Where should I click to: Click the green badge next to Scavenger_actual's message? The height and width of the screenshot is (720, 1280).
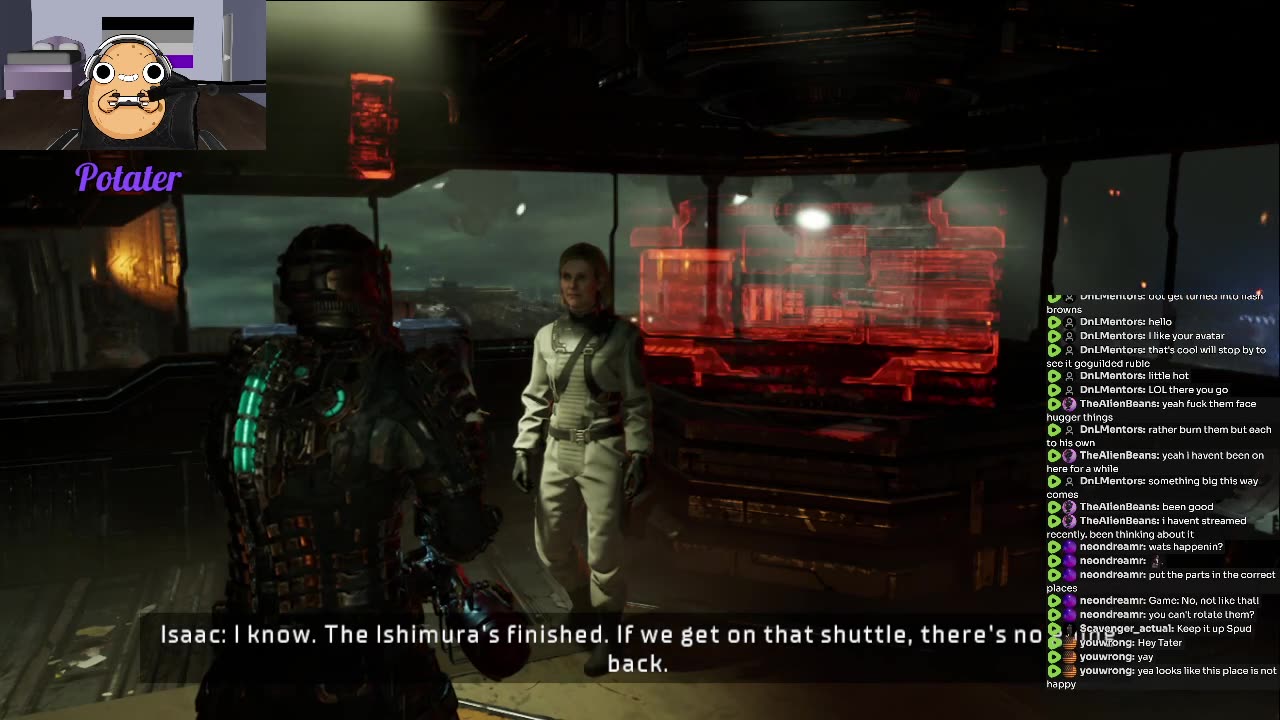pos(1053,628)
